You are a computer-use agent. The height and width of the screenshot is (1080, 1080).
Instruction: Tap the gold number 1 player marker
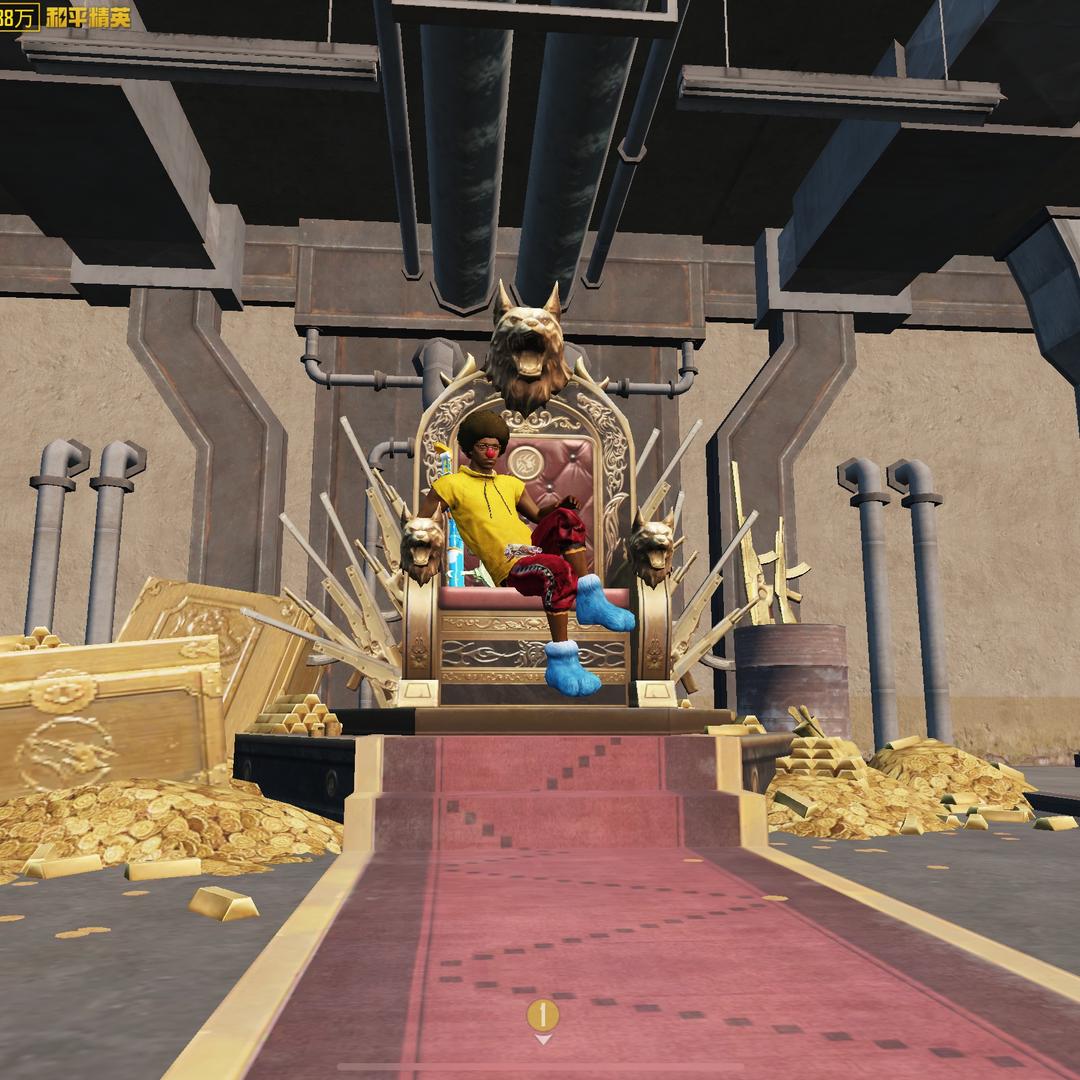coord(542,1016)
